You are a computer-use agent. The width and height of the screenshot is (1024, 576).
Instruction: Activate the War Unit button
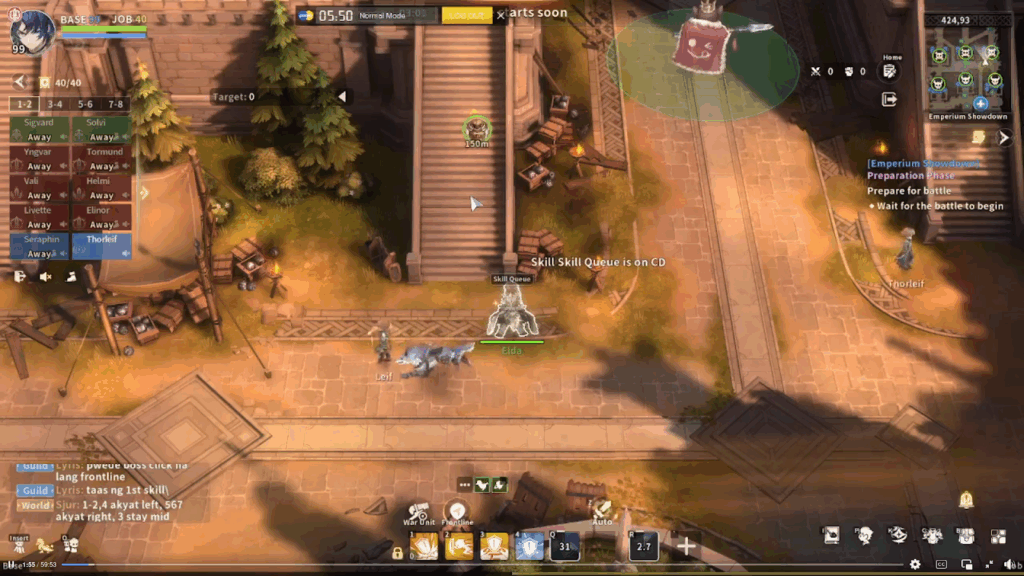[x=419, y=511]
